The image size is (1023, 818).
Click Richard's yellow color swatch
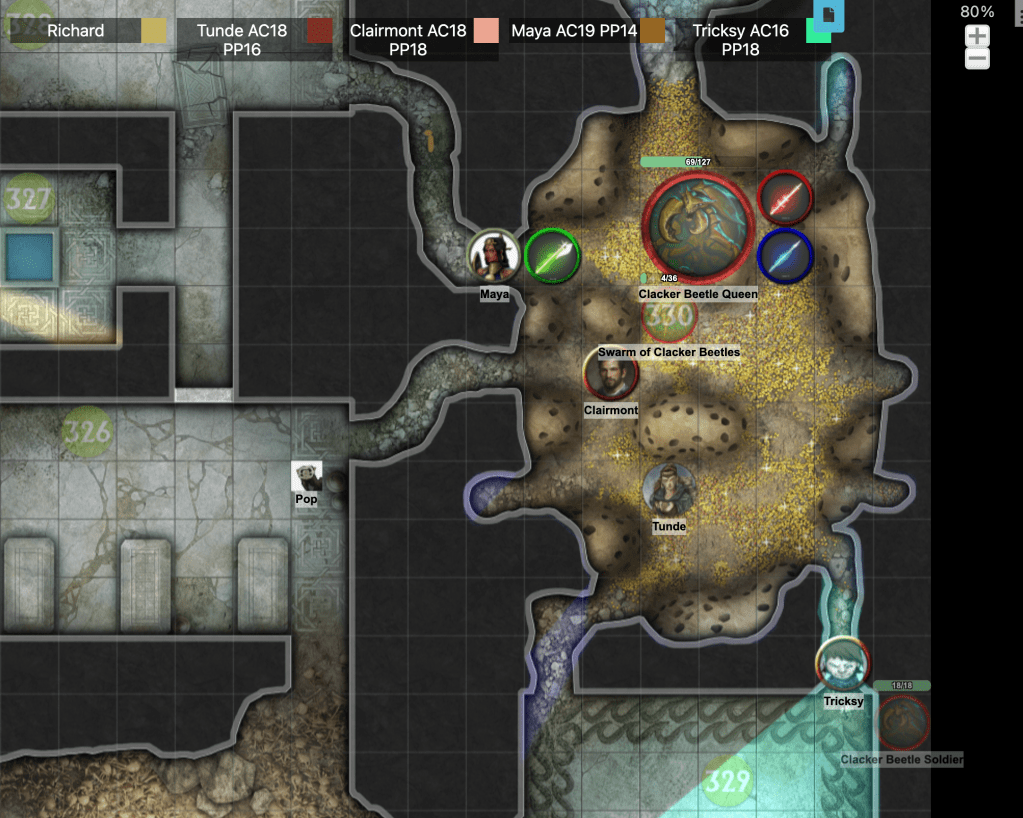[154, 31]
